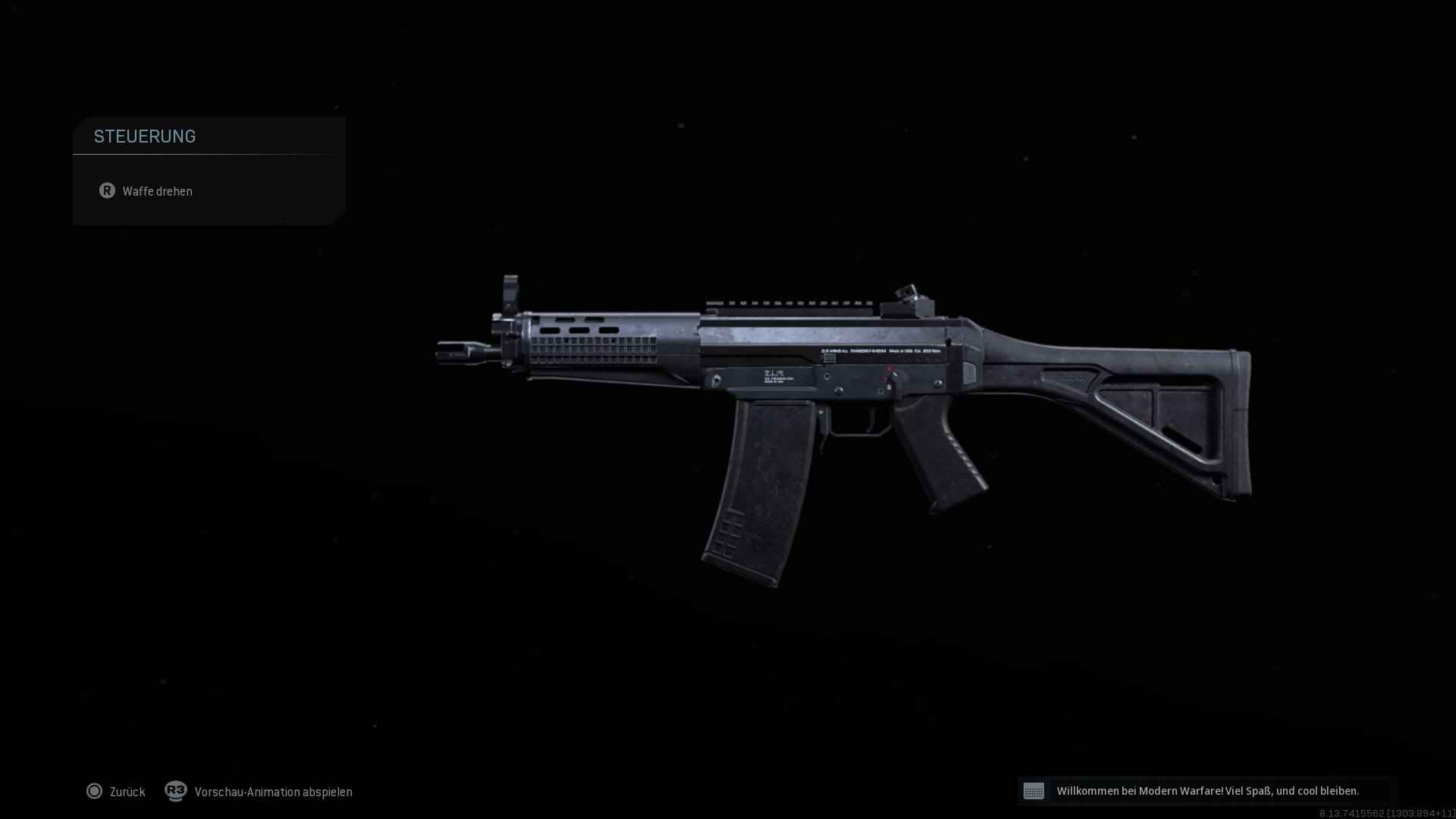The image size is (1456, 819).
Task: Toggle the preview animation playback
Action: [x=273, y=791]
